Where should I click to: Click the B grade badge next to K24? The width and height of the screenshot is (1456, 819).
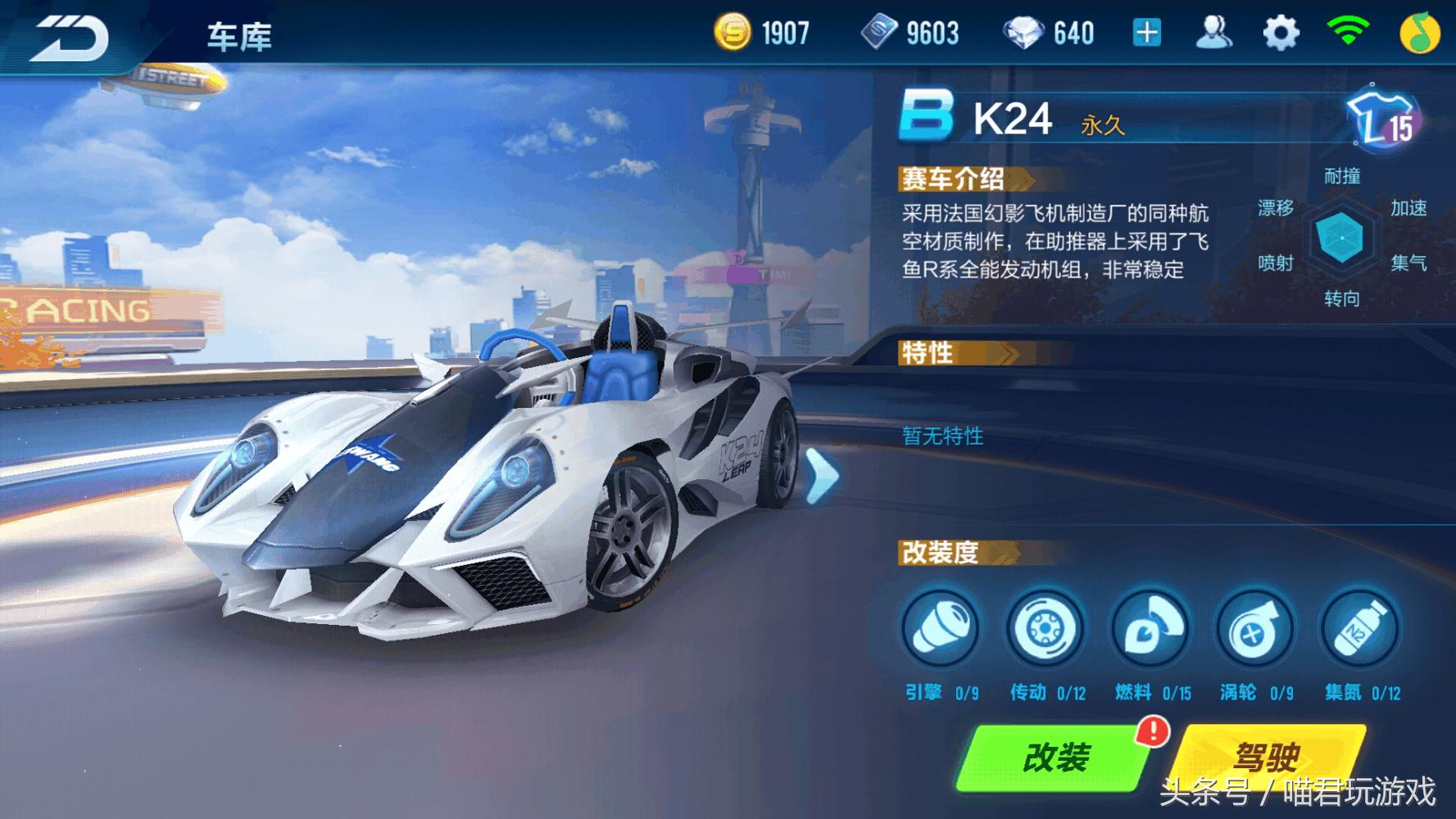tap(924, 116)
